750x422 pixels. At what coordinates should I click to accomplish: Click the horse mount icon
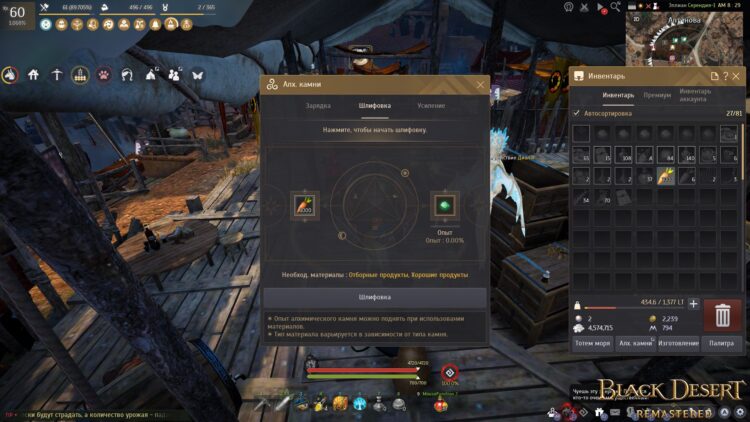[11, 74]
